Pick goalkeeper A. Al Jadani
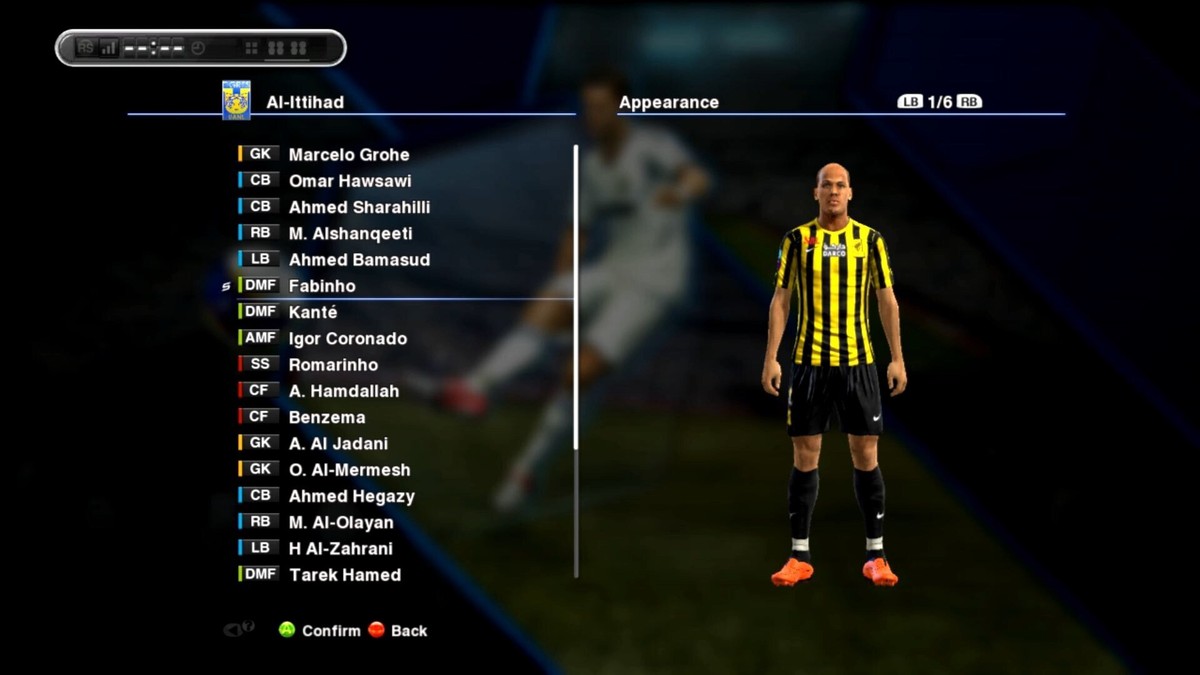Image resolution: width=1200 pixels, height=675 pixels. click(338, 444)
